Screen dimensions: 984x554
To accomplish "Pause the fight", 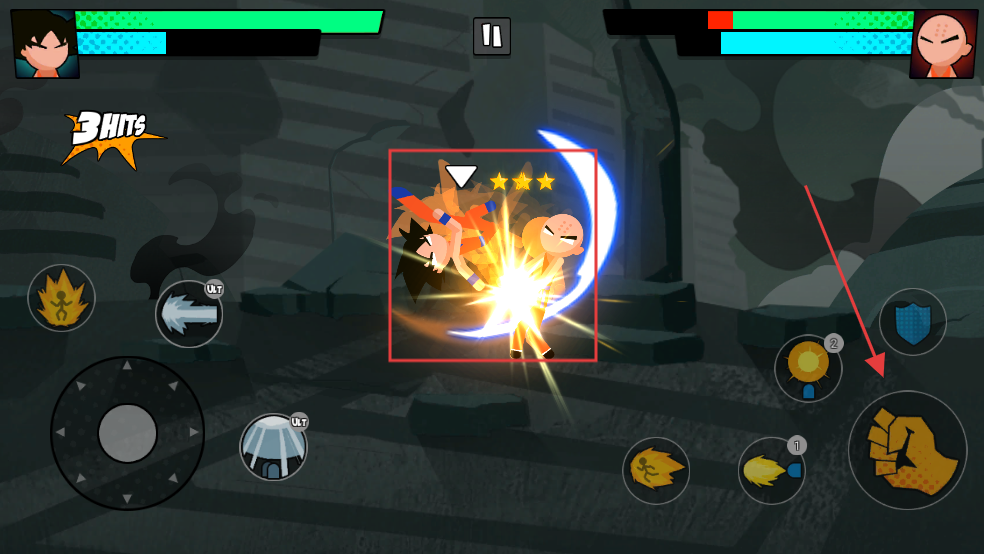I will coord(491,36).
